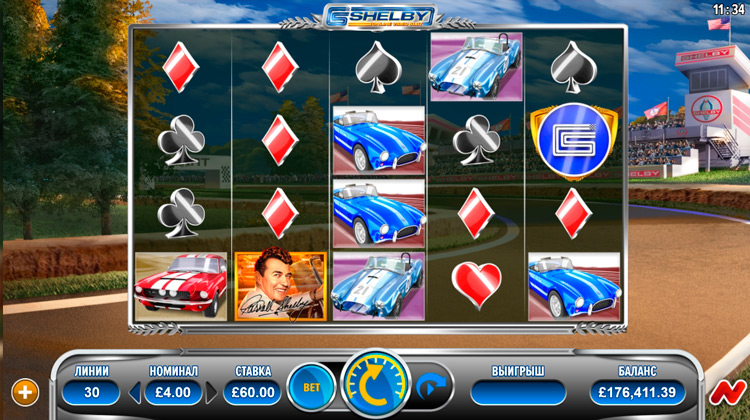Decrease the coin value (Номинал)
This screenshot has height=420, width=750.
(136, 392)
